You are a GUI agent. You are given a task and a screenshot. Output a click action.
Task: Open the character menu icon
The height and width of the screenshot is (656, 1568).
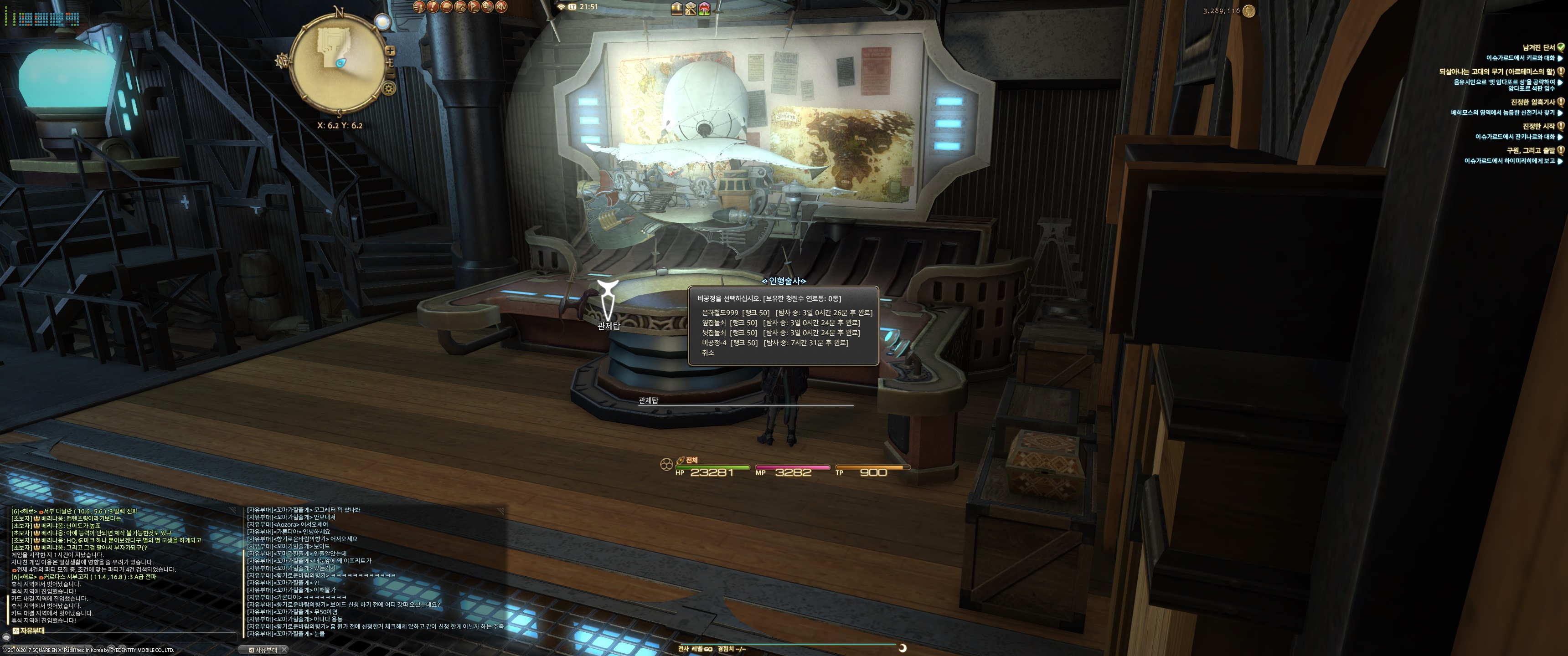[419, 7]
